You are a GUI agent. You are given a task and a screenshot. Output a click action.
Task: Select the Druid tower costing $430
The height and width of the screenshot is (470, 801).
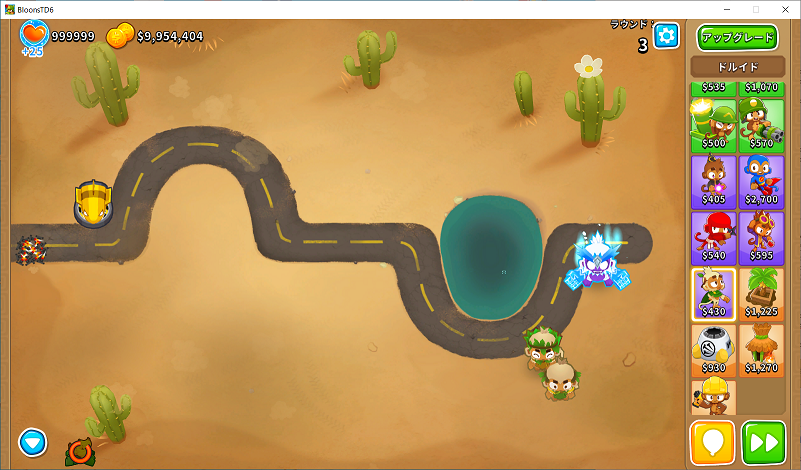point(713,293)
